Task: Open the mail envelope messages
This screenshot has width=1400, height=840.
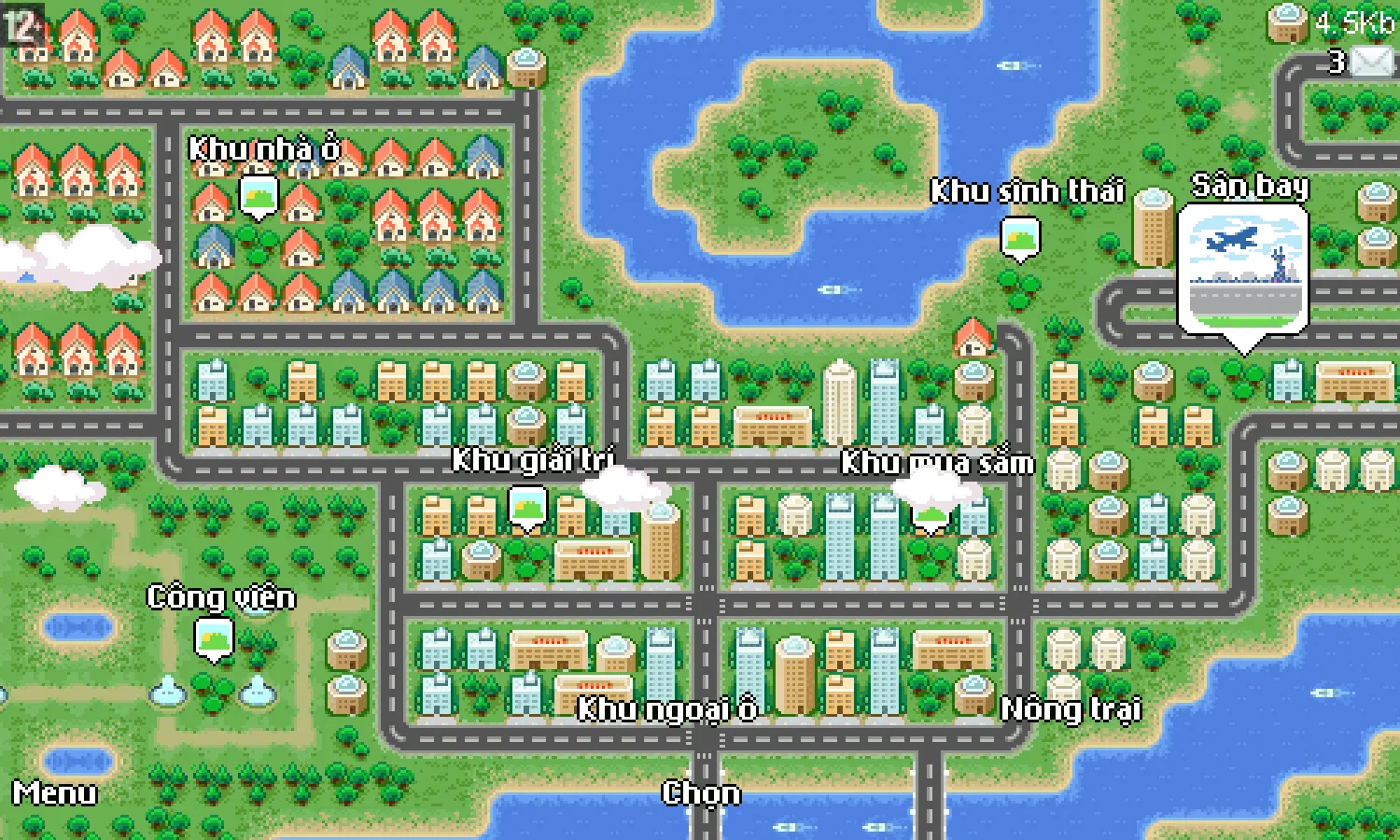Action: pos(1370,62)
